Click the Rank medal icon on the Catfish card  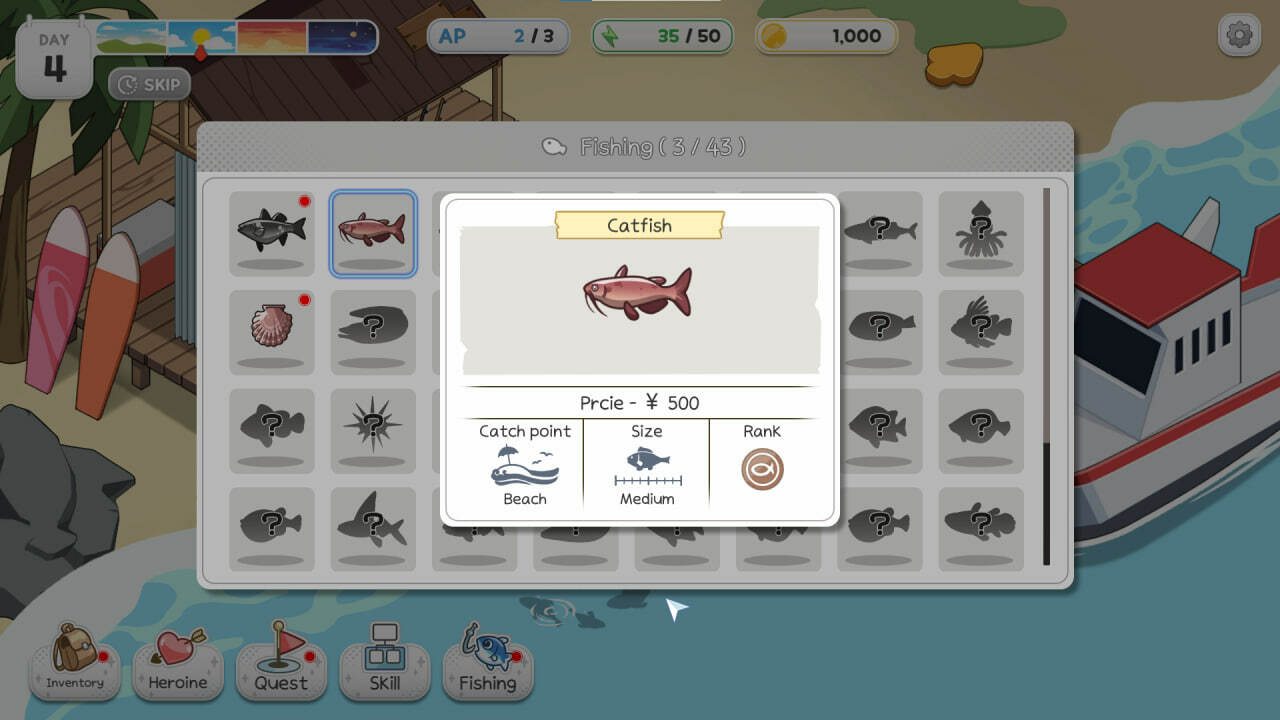click(x=763, y=467)
